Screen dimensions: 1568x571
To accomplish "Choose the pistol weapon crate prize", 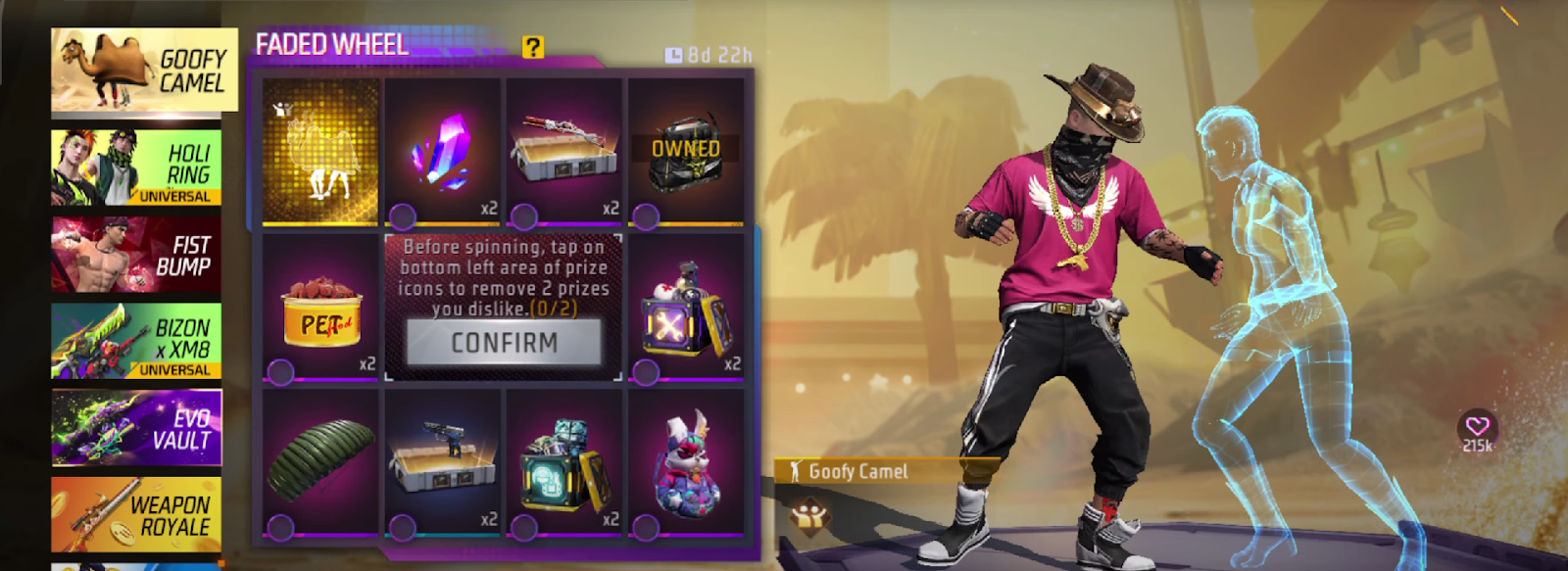I will [x=442, y=463].
